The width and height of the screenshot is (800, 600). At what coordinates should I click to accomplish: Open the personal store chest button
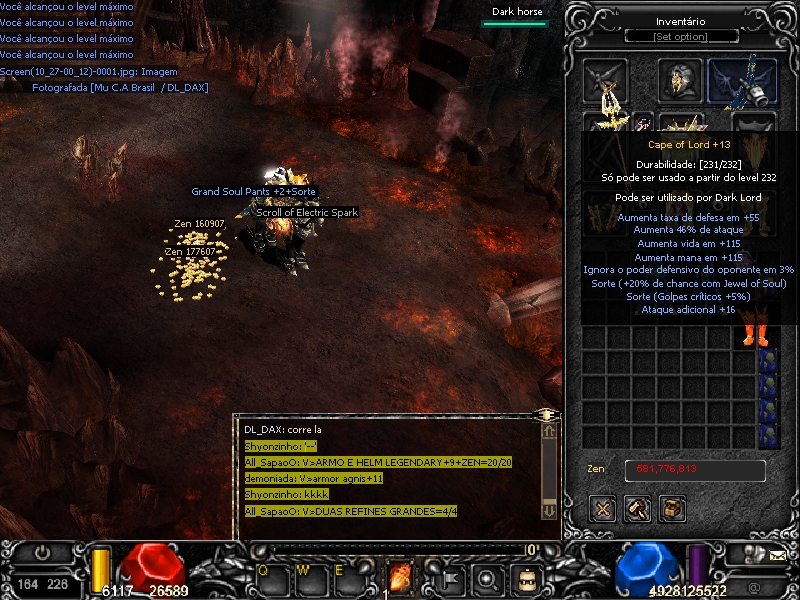point(672,509)
